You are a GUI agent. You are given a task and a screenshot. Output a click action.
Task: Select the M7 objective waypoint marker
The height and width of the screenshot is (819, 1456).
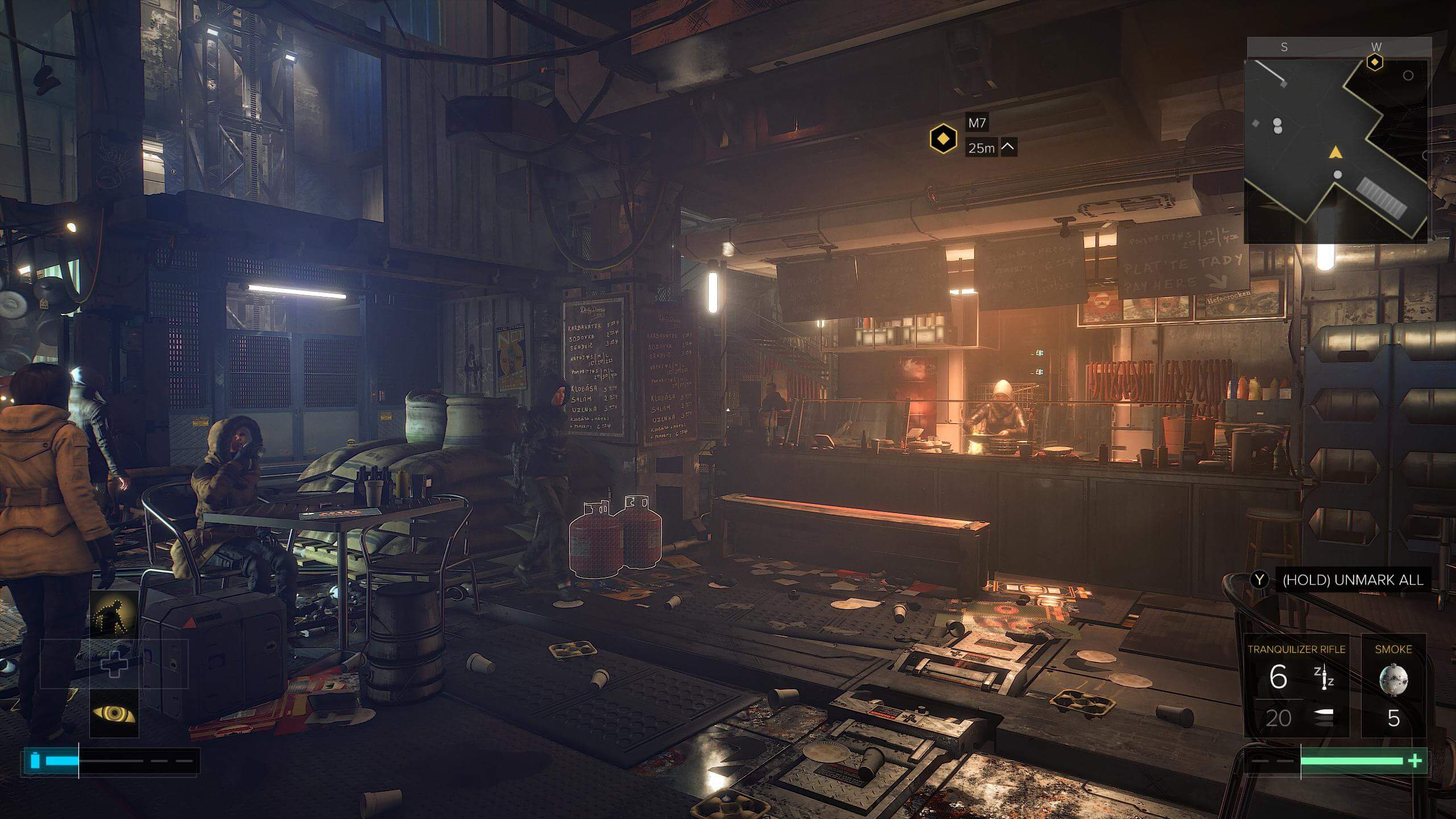[943, 138]
